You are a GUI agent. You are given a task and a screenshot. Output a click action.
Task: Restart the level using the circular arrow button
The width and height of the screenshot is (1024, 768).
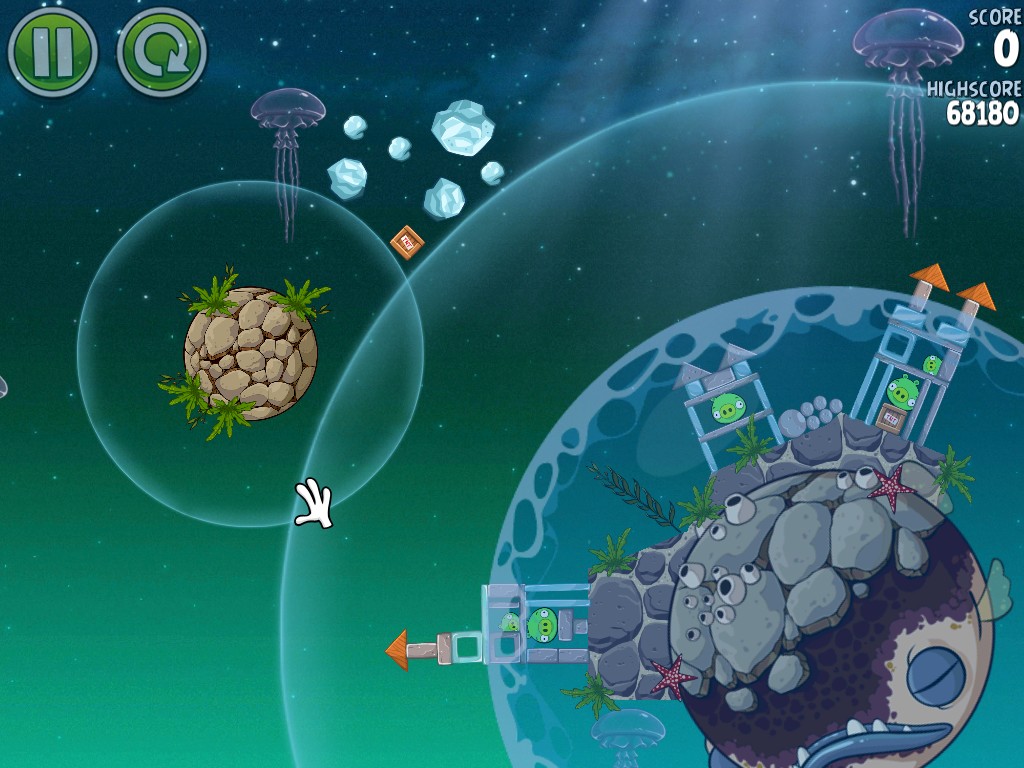click(x=161, y=51)
